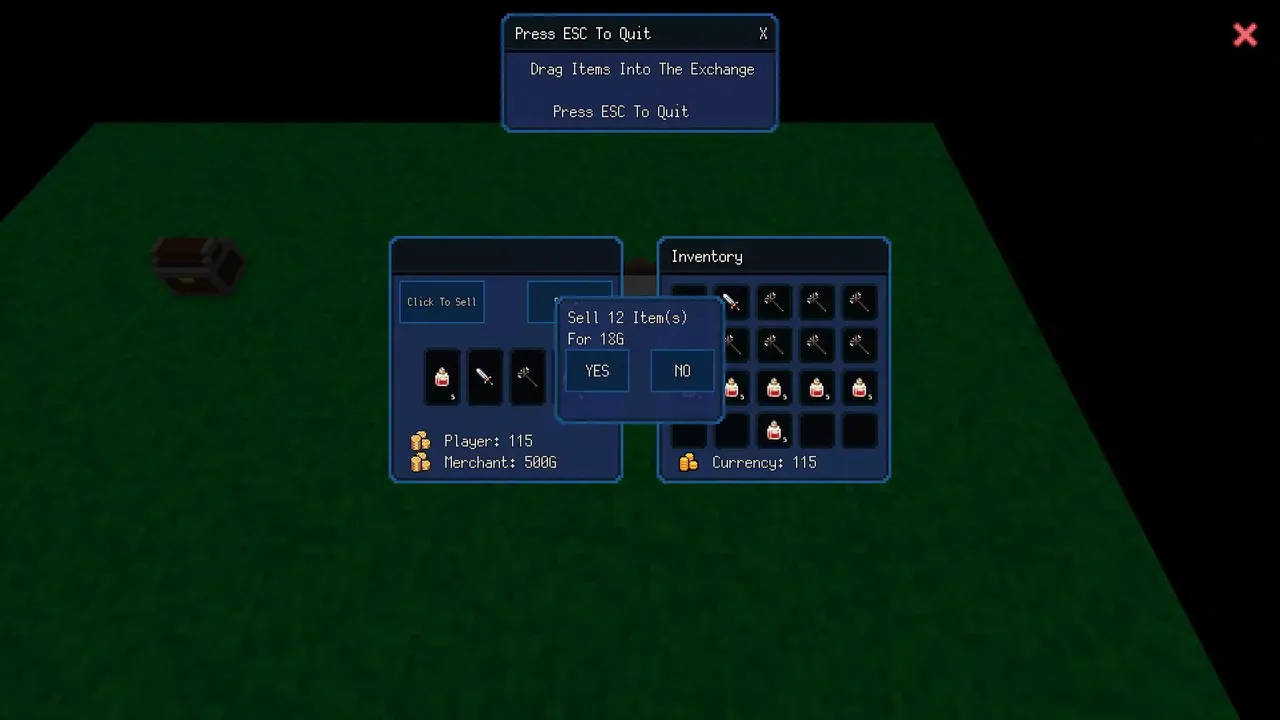This screenshot has height=720, width=1280.
Task: Click the Click To Sell button
Action: (x=441, y=301)
